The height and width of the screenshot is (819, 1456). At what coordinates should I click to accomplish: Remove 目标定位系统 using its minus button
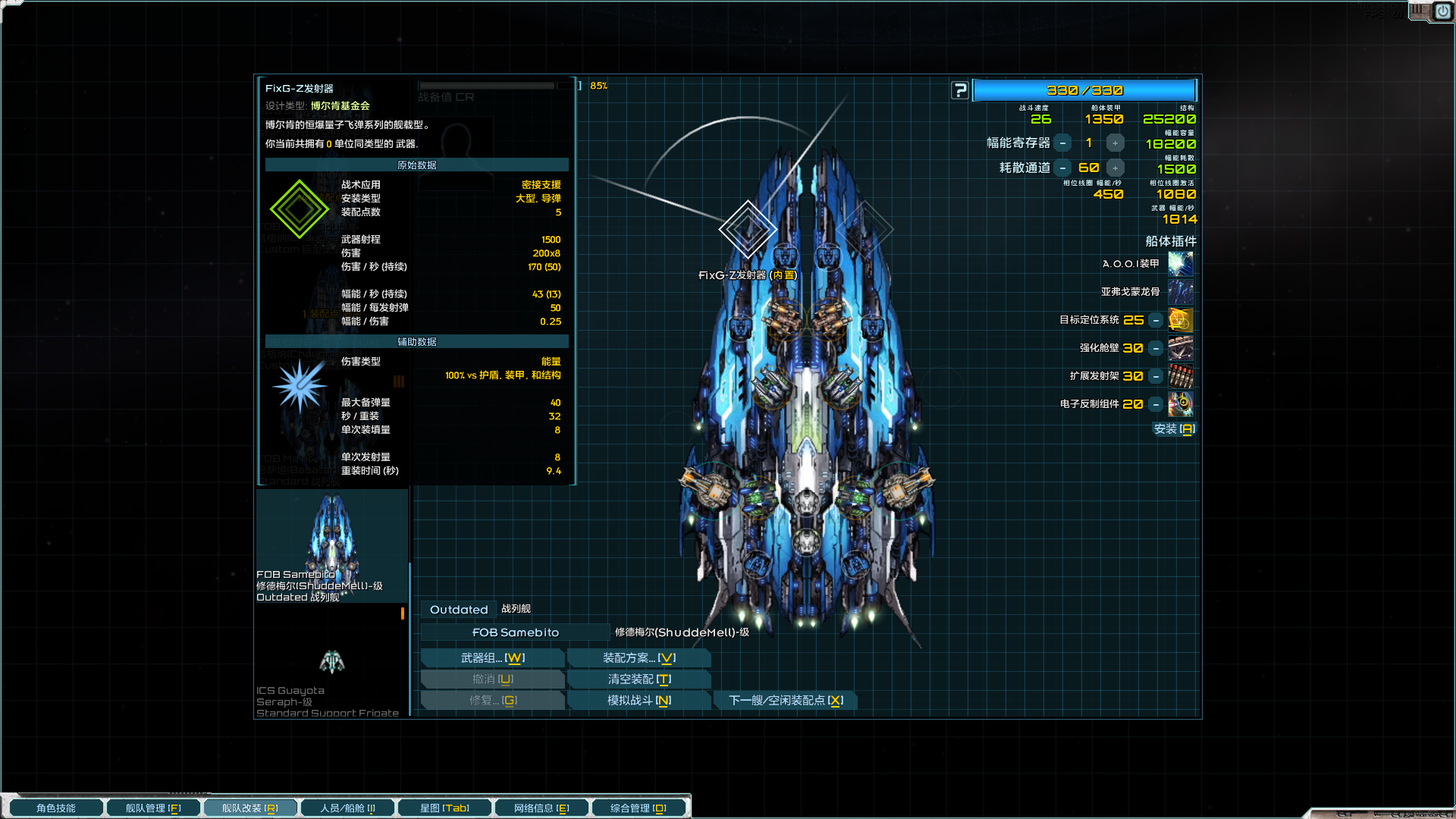point(1155,320)
